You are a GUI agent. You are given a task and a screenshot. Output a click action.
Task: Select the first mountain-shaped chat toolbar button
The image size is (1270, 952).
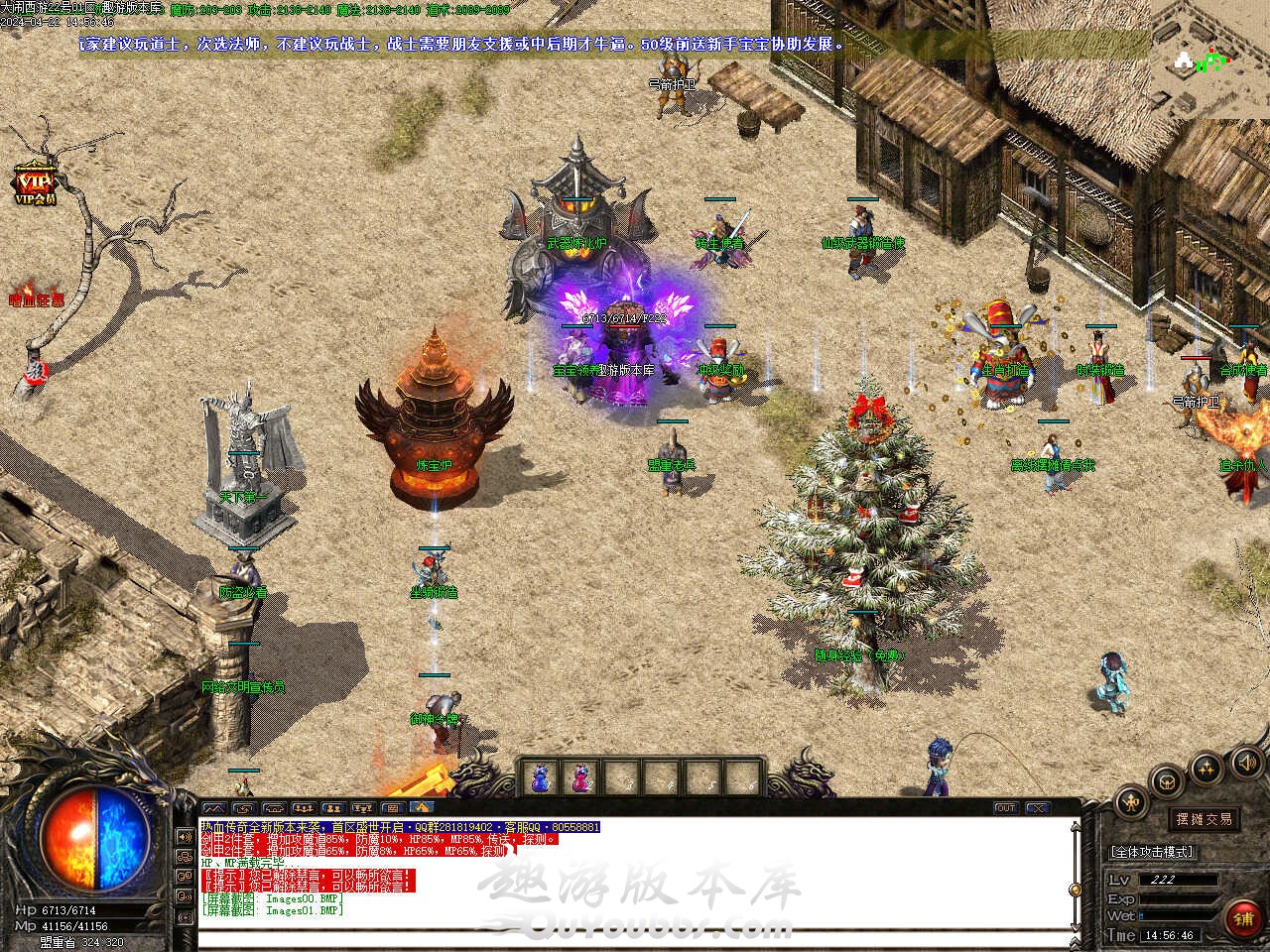click(214, 808)
